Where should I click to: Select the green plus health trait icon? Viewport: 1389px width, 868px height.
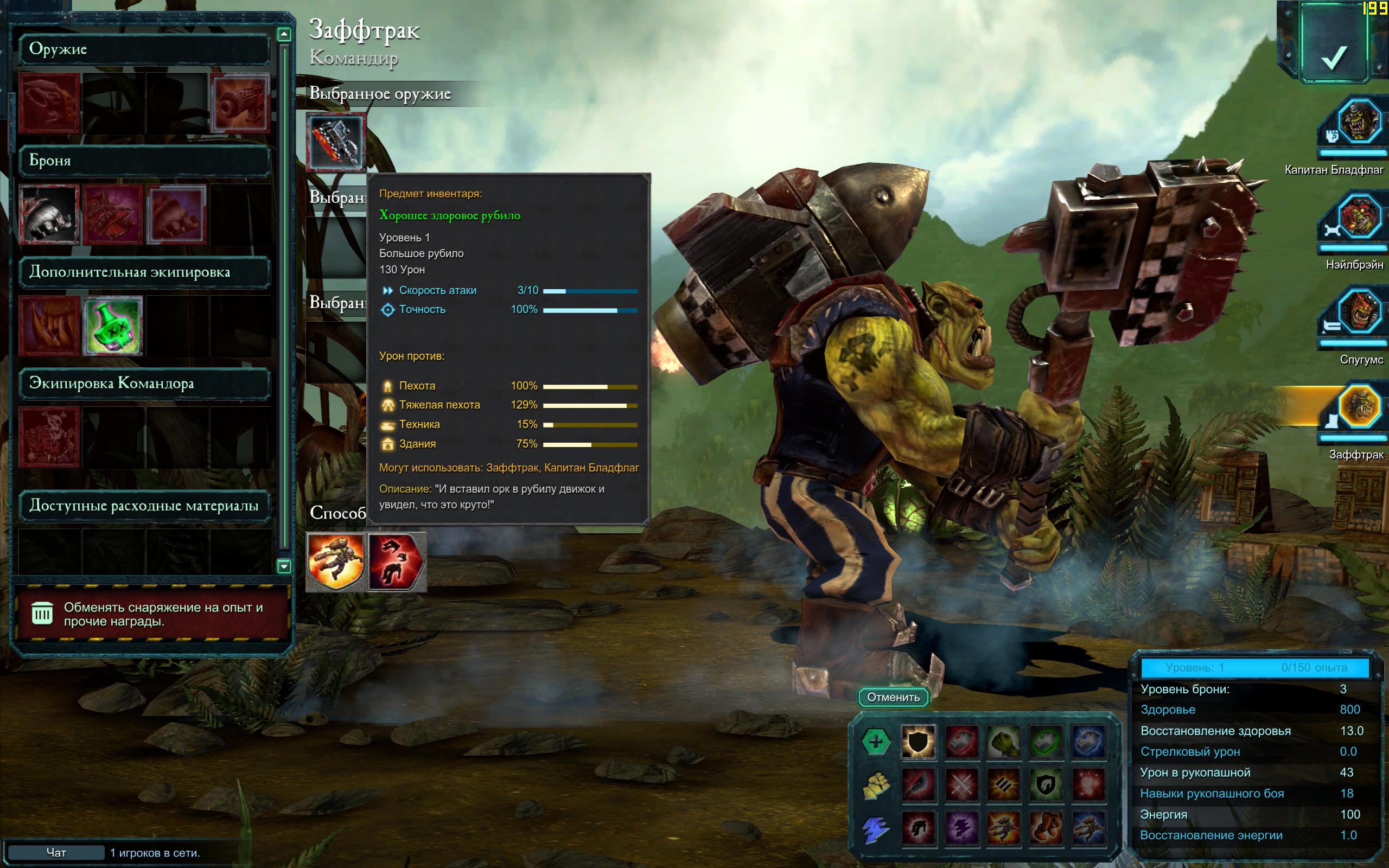(875, 741)
